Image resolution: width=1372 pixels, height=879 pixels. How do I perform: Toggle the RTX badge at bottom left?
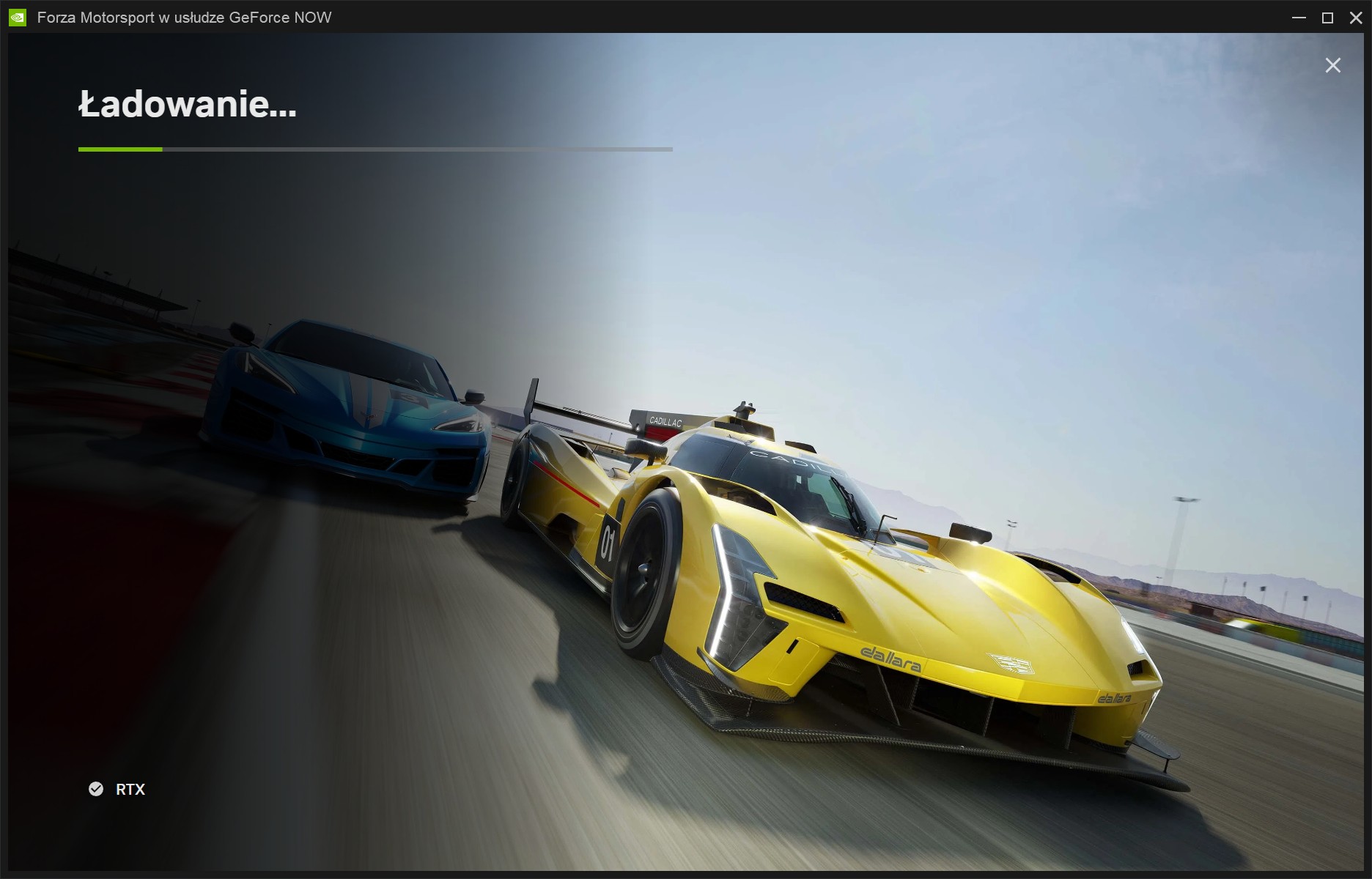pos(117,790)
